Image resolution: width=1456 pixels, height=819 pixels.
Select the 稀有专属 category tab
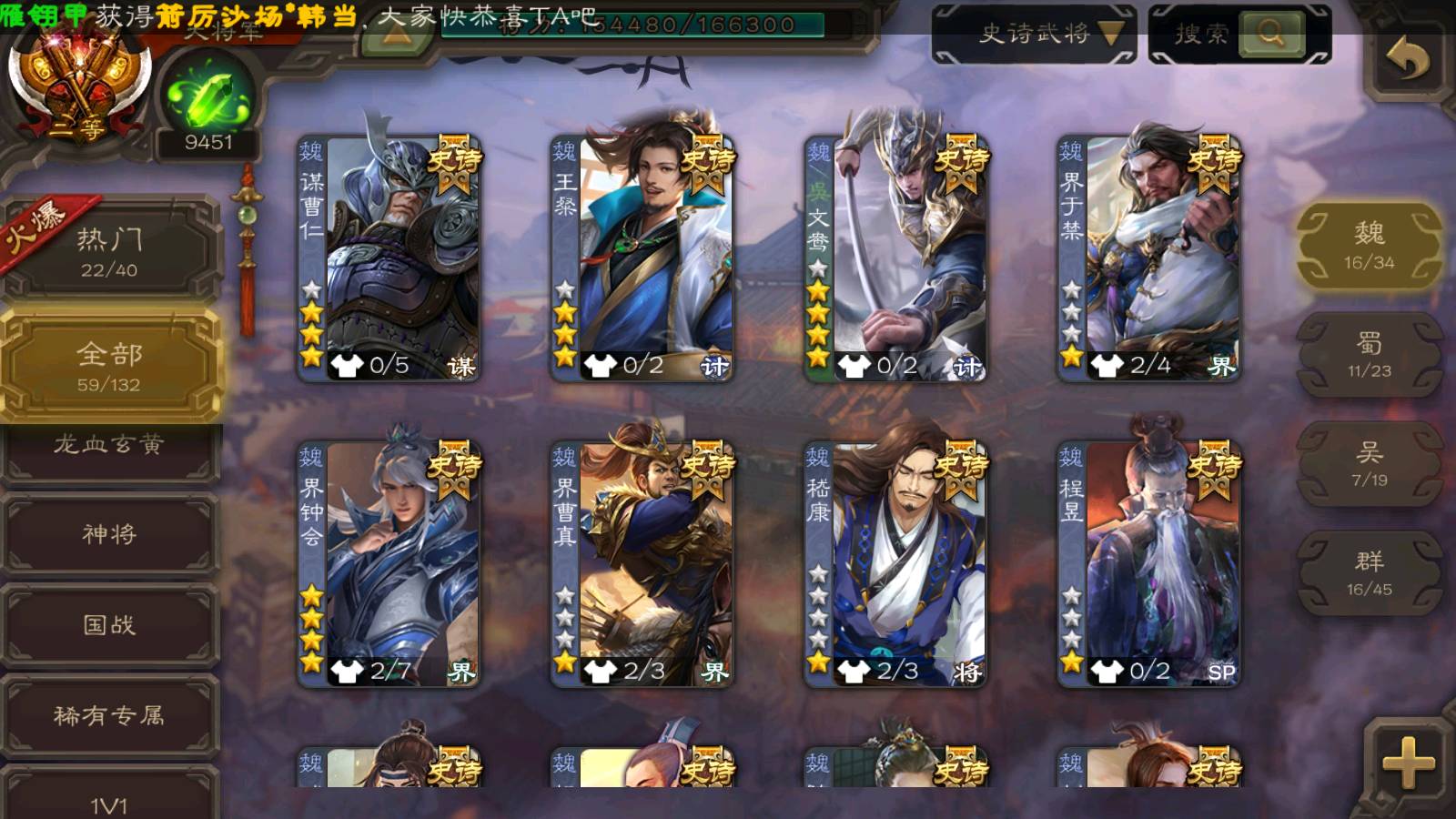coord(109,716)
